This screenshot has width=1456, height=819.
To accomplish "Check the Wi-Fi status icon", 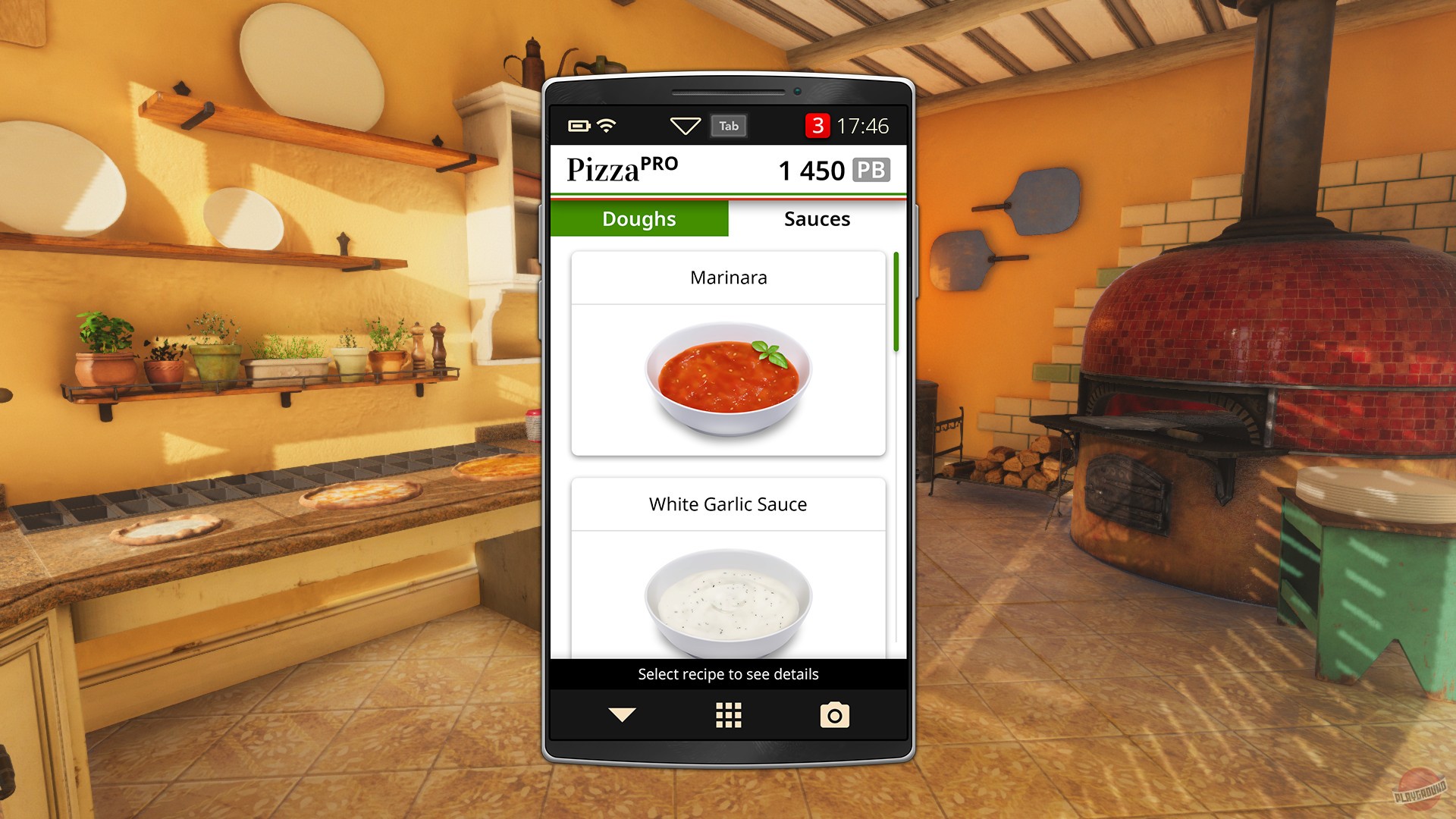I will point(606,126).
